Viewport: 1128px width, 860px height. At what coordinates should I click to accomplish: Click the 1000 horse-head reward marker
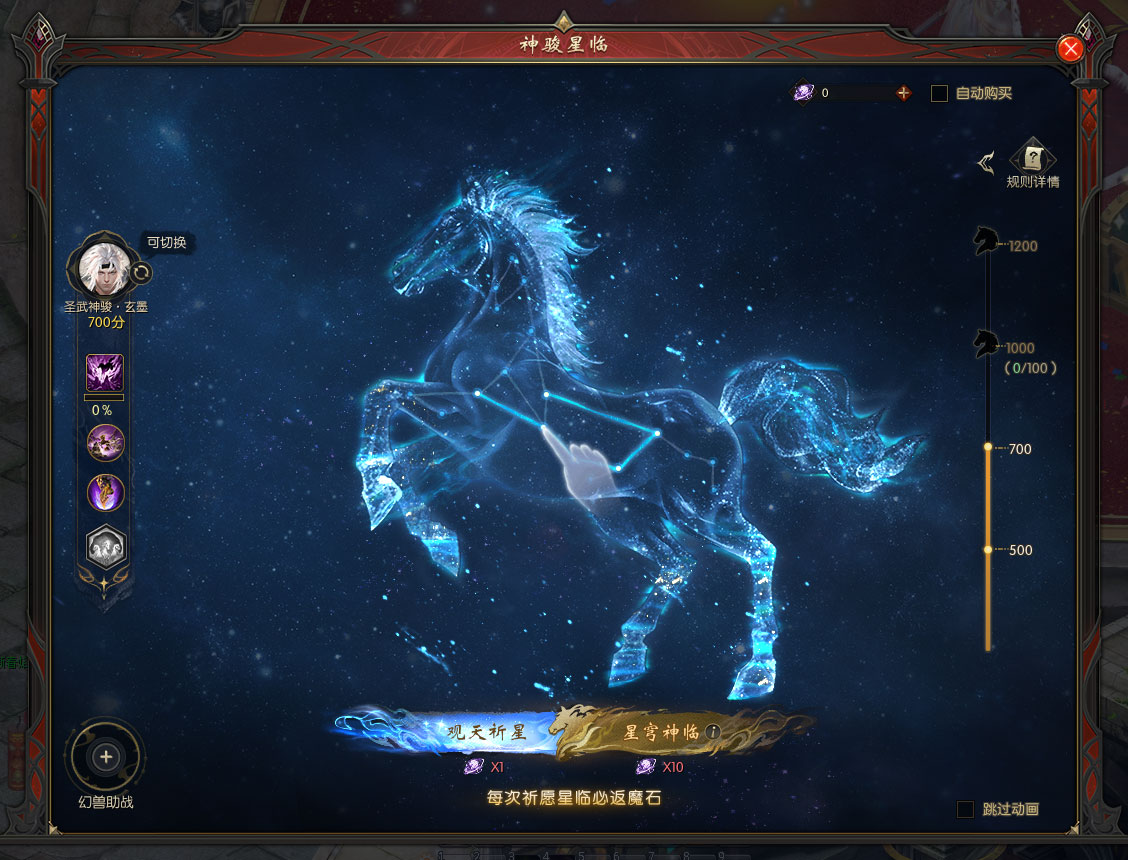tap(987, 343)
